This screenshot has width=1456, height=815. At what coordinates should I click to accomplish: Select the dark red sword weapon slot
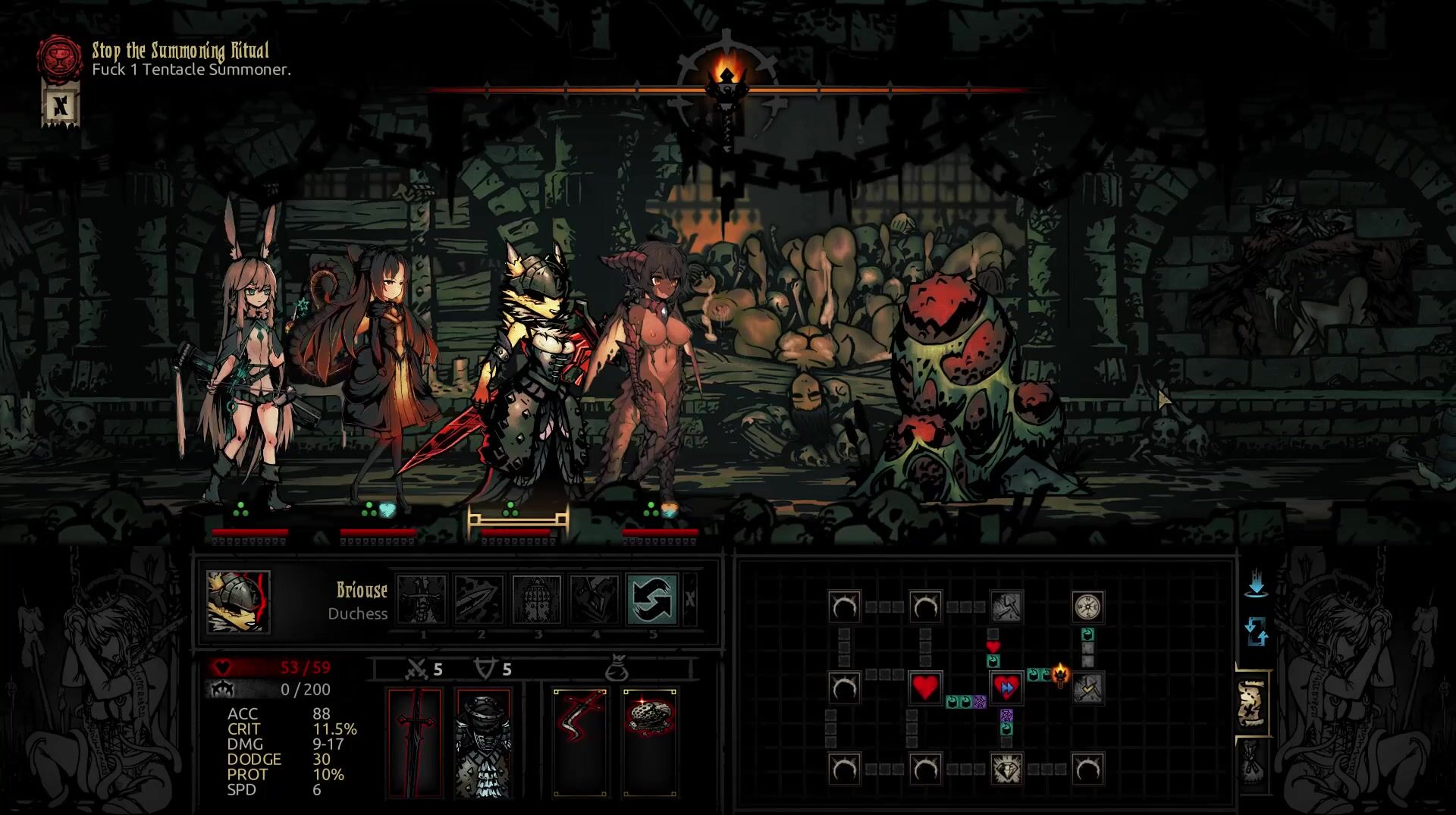414,743
